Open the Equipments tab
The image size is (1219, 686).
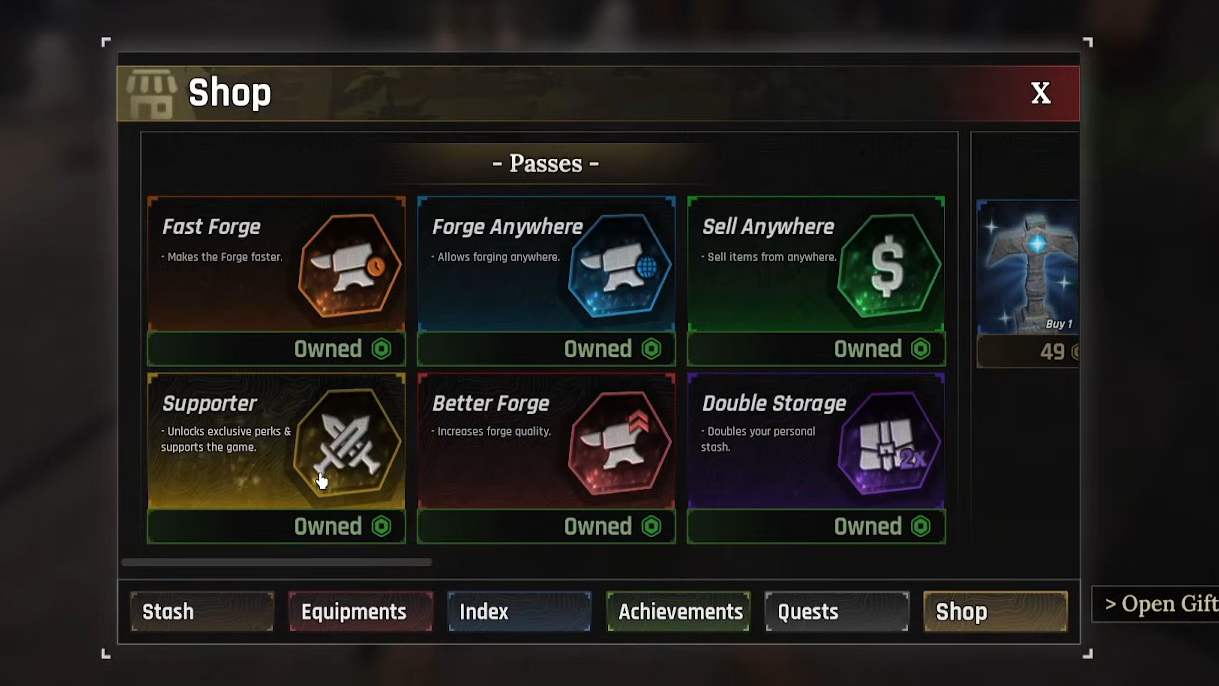click(360, 611)
